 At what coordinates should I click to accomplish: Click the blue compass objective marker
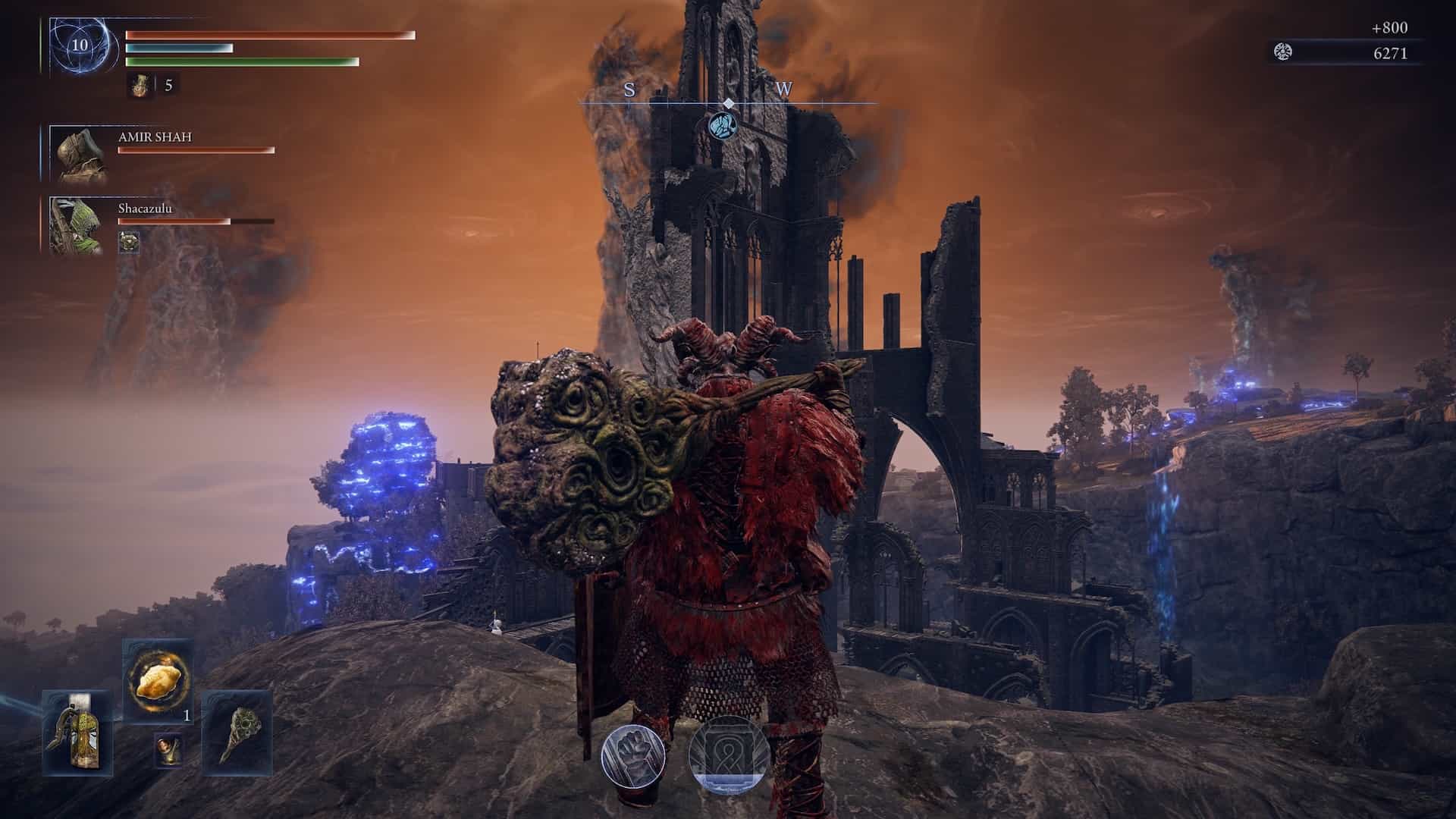coord(723,125)
